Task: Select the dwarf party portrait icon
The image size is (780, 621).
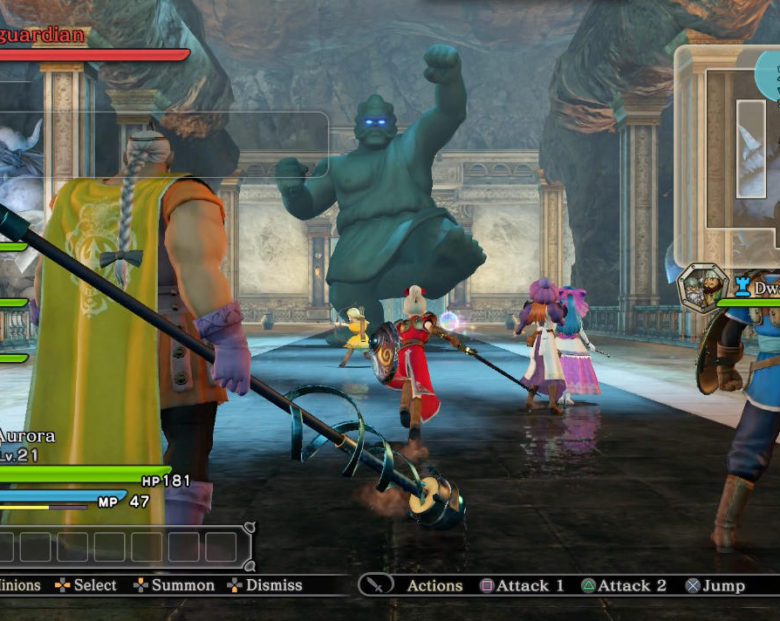Action: pyautogui.click(x=702, y=287)
